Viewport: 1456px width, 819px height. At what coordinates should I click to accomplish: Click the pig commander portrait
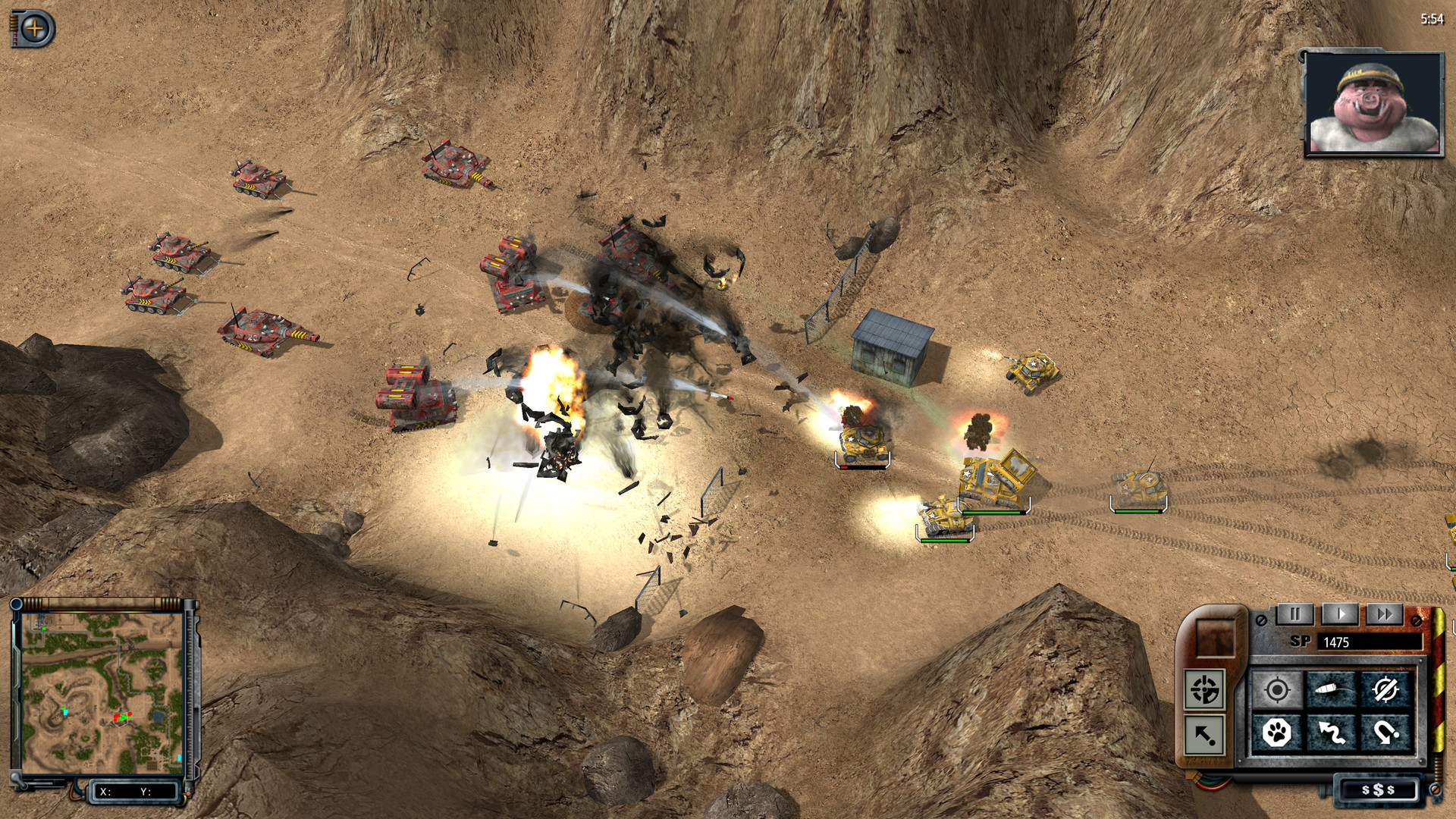1373,104
